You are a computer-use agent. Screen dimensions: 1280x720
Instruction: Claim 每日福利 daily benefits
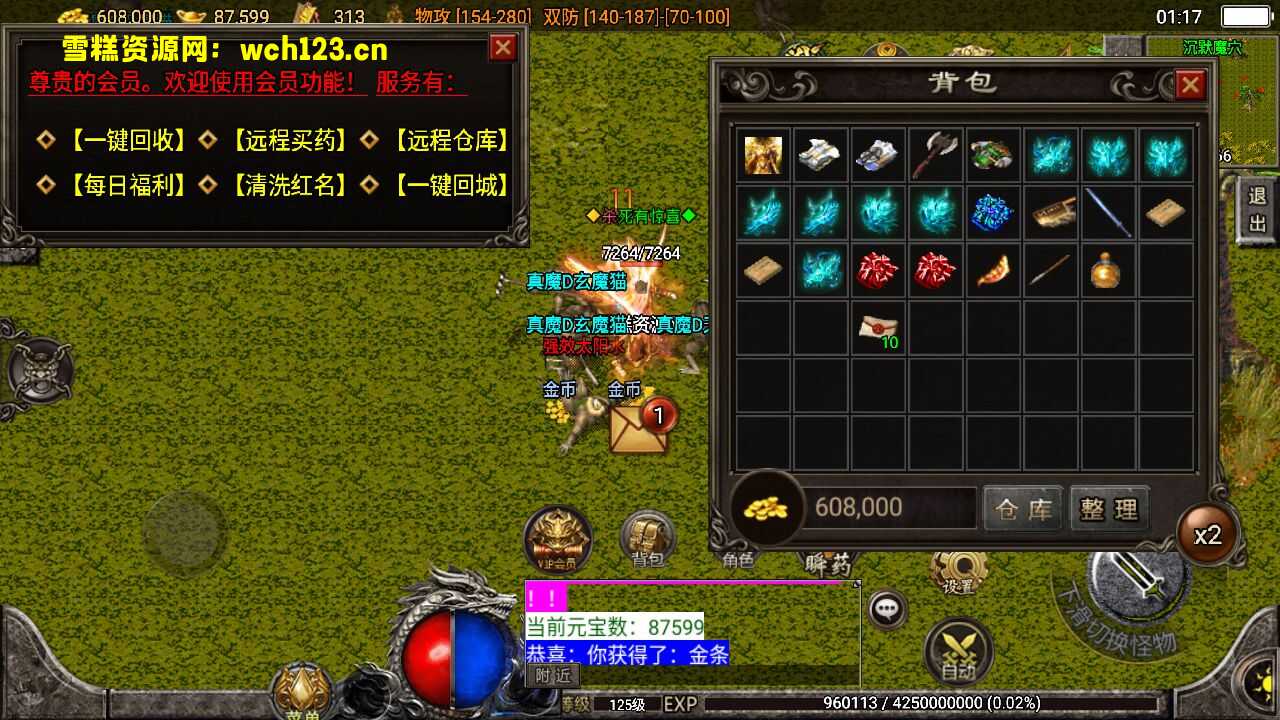pos(126,185)
